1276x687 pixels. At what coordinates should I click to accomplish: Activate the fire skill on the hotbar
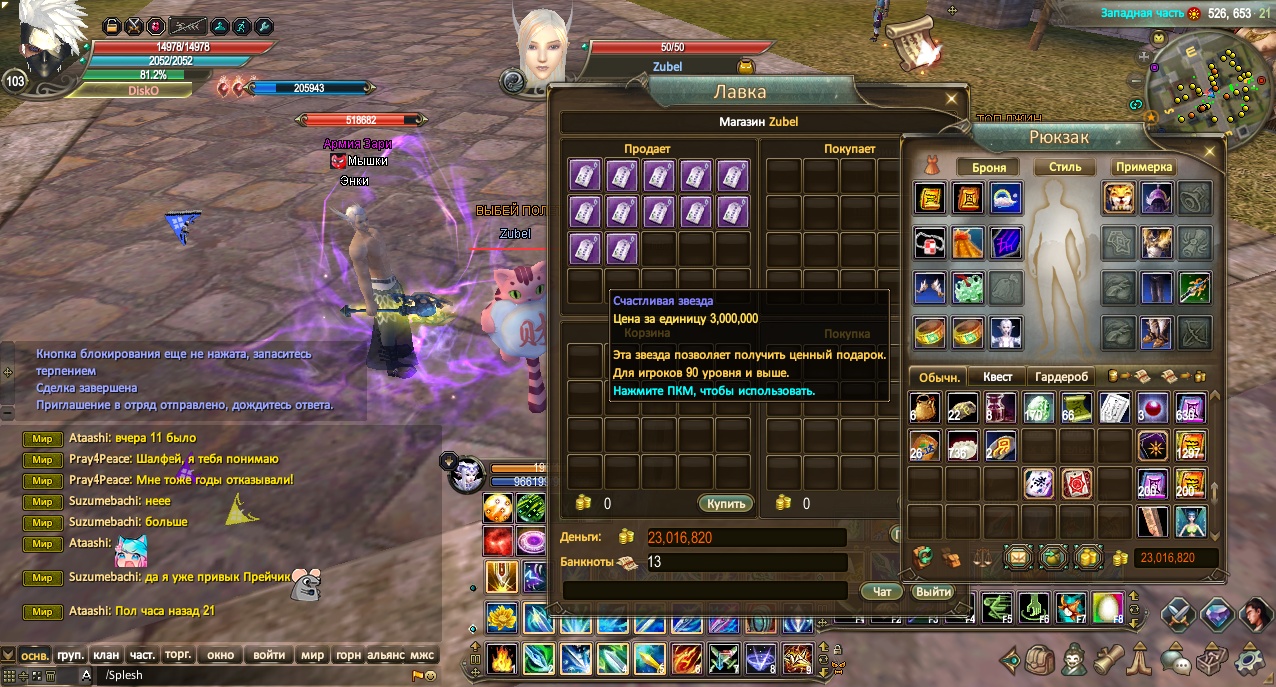click(501, 658)
